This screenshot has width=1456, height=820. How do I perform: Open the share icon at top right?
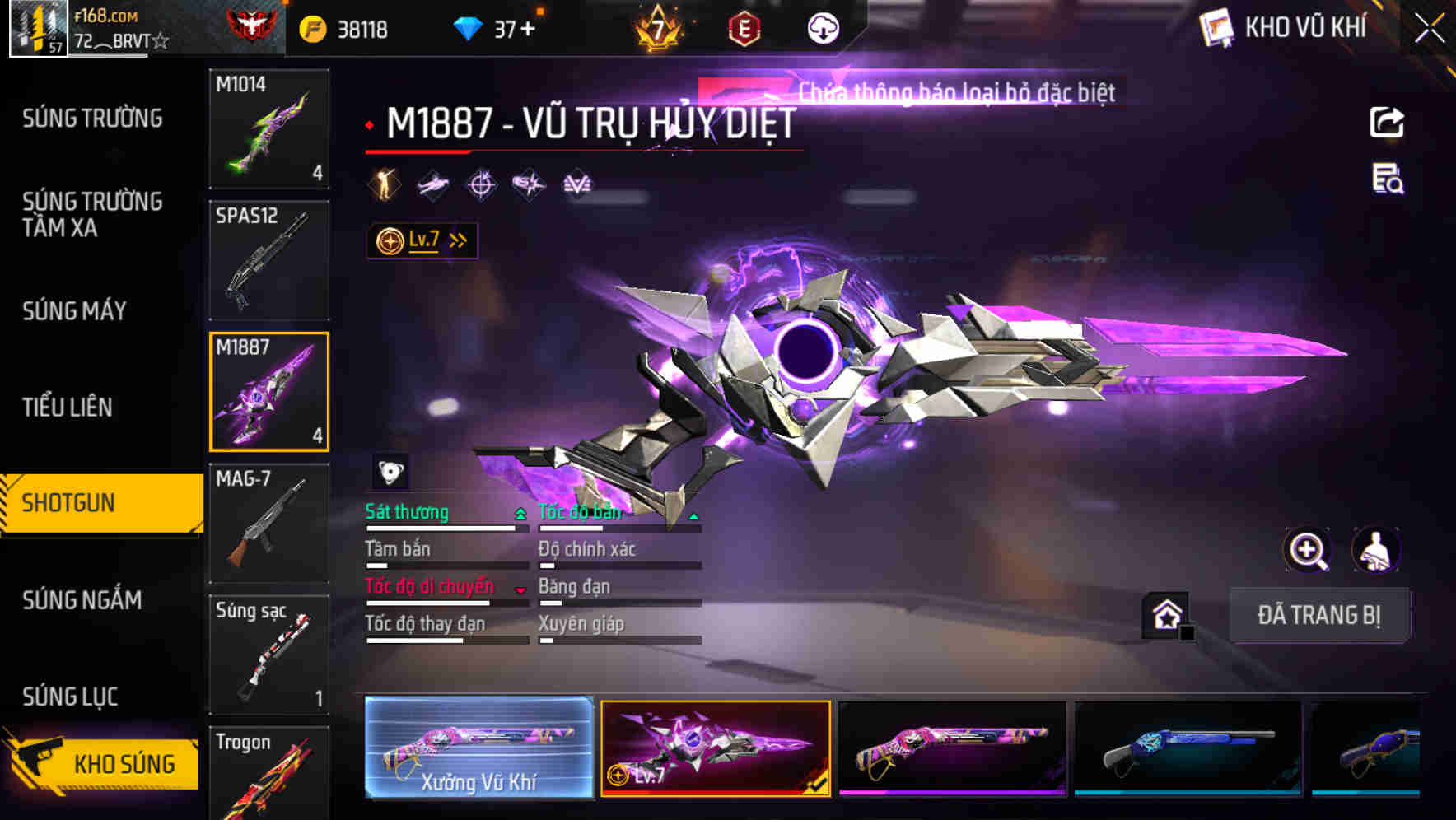(1388, 122)
